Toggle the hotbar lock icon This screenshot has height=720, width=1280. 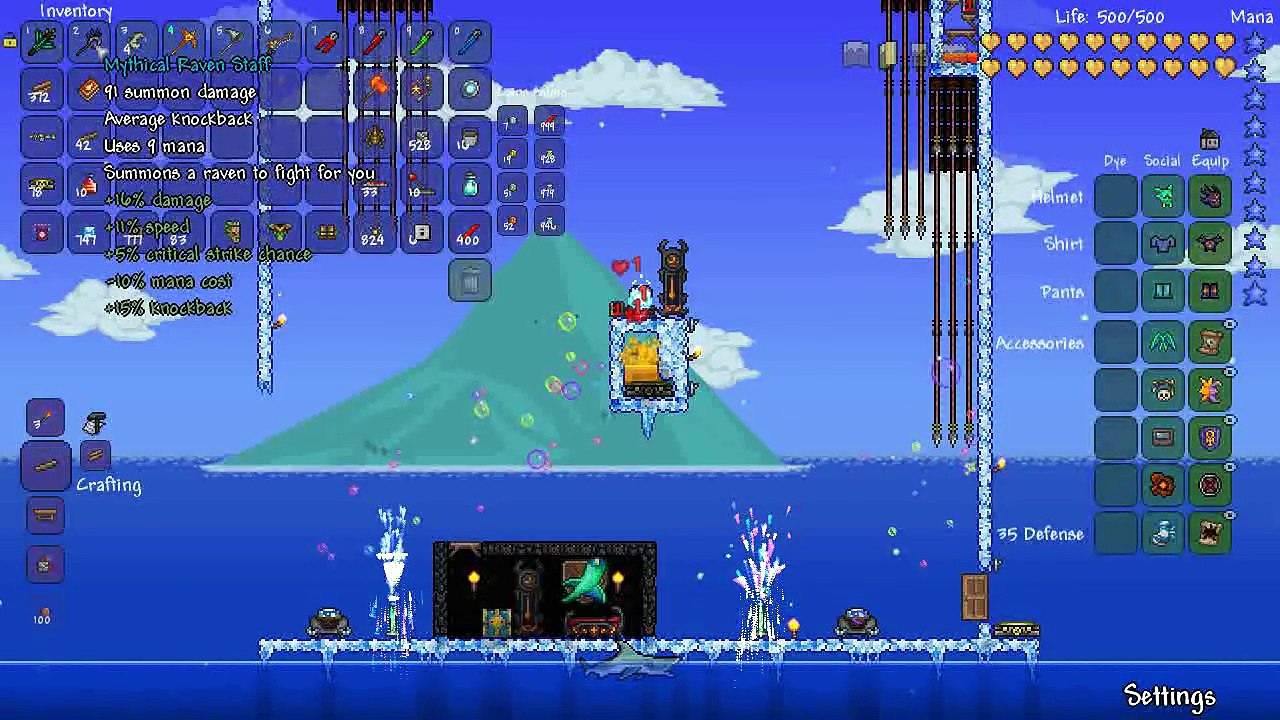point(10,41)
